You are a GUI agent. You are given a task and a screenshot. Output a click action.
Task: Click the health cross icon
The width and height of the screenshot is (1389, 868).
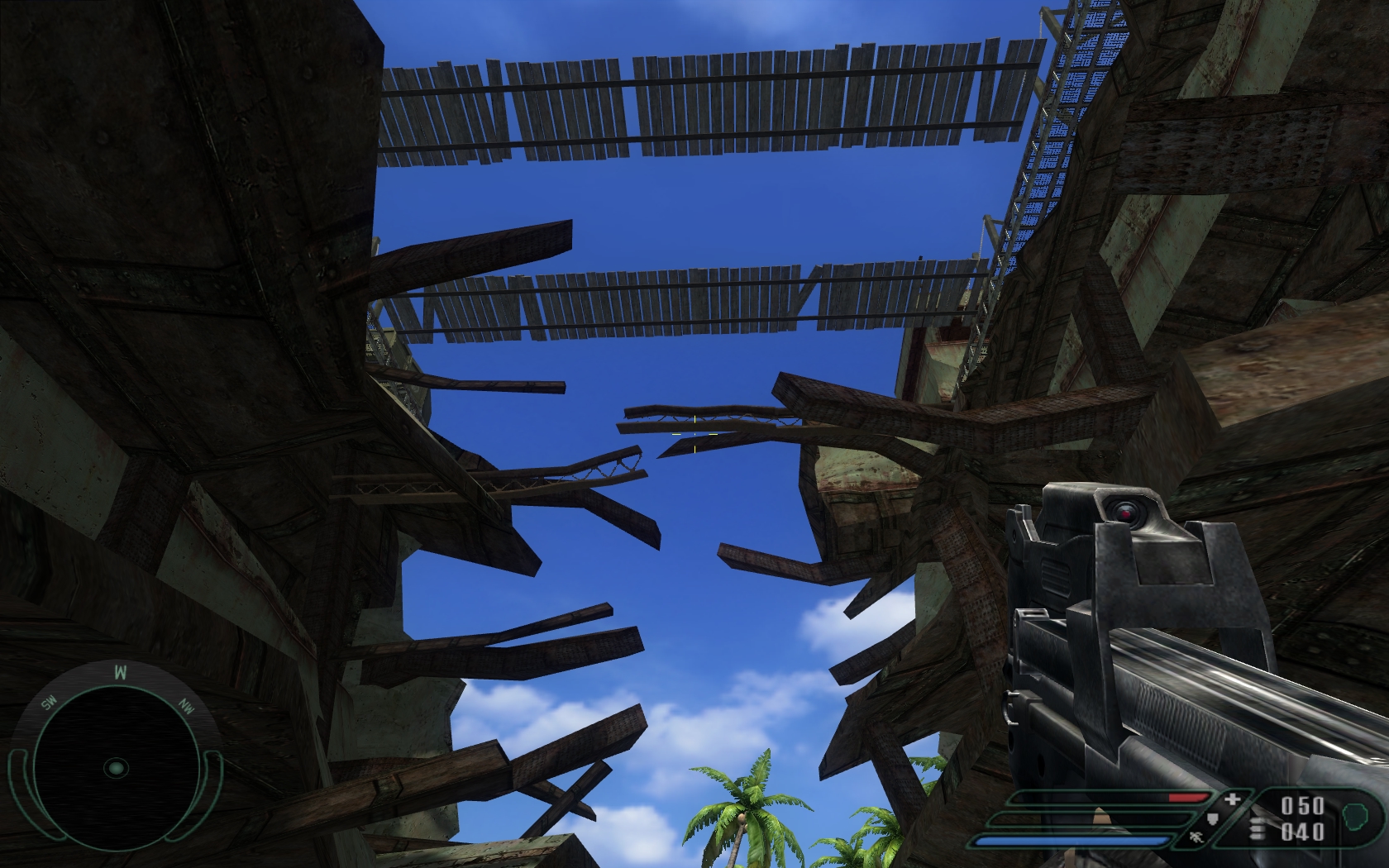1233,800
